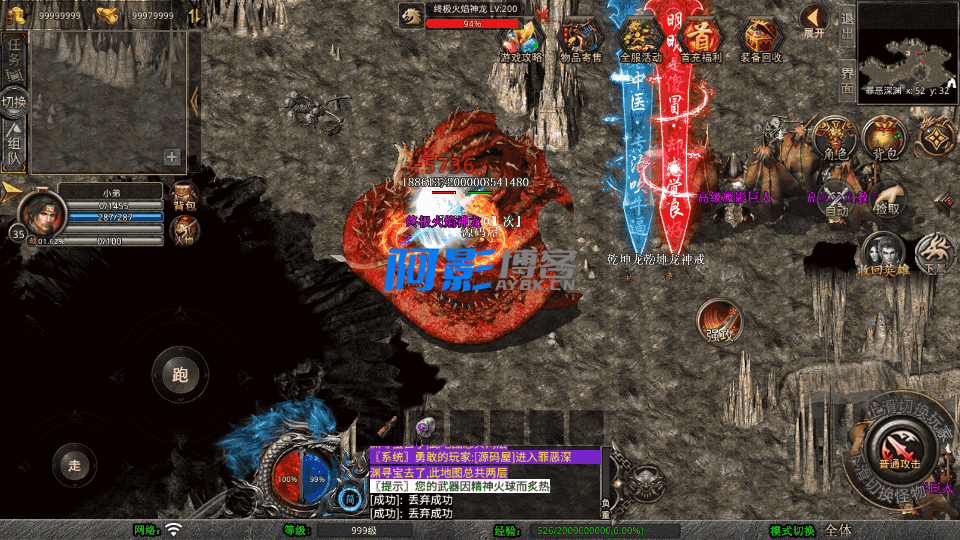Open the 全服活动 server events icon
The width and height of the screenshot is (960, 540).
(x=641, y=40)
